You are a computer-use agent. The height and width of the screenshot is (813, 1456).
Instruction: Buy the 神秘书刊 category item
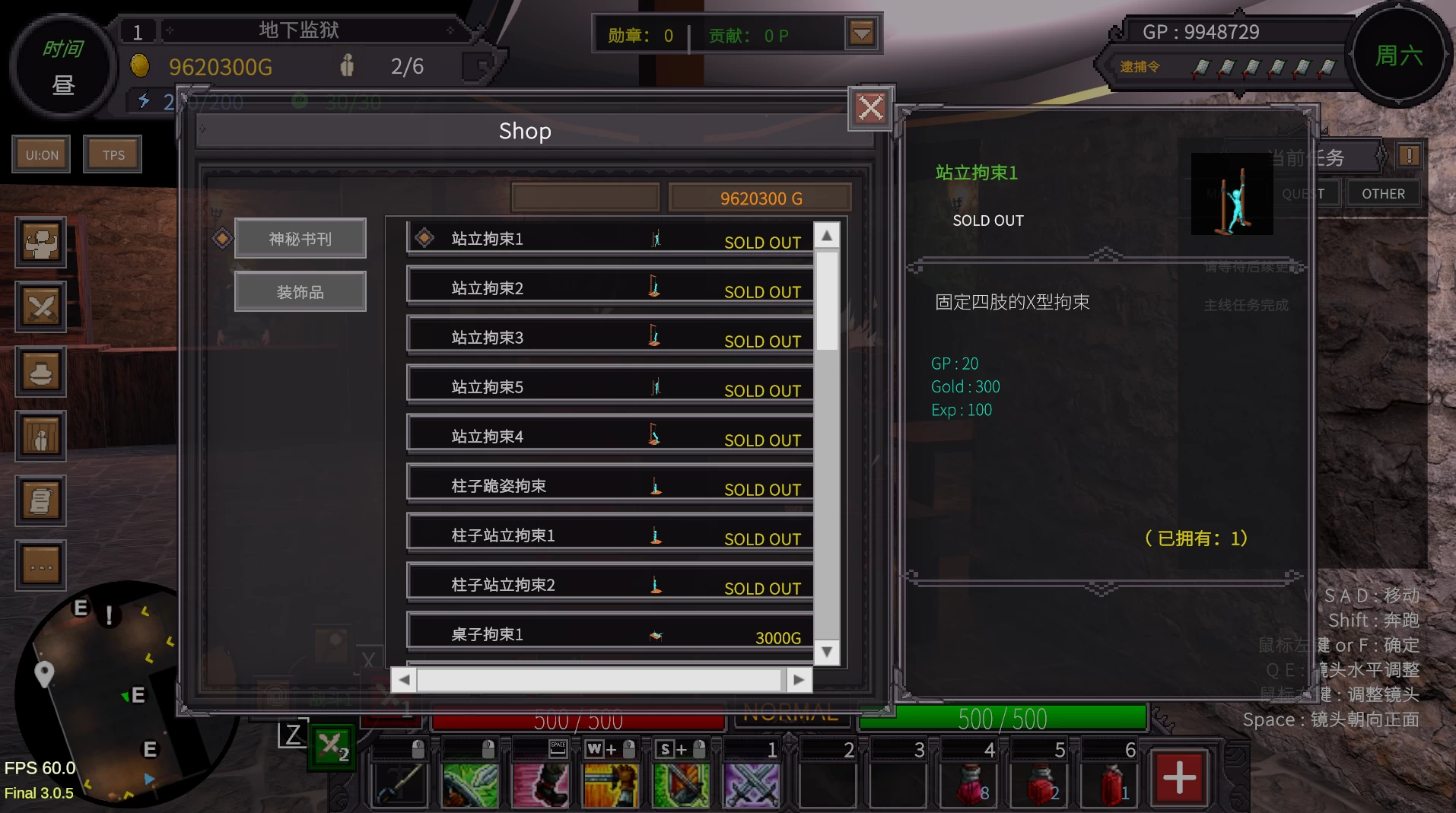pyautogui.click(x=300, y=237)
